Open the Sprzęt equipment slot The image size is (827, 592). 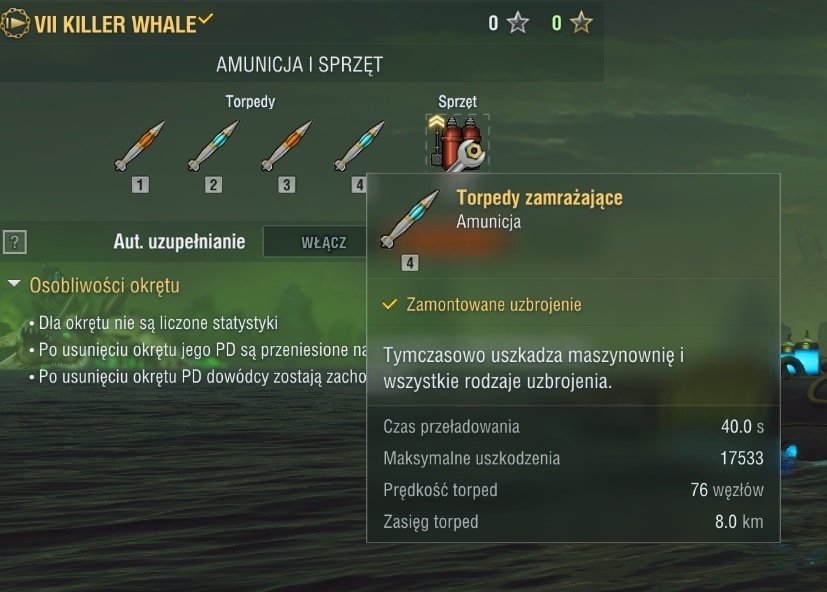coord(457,141)
